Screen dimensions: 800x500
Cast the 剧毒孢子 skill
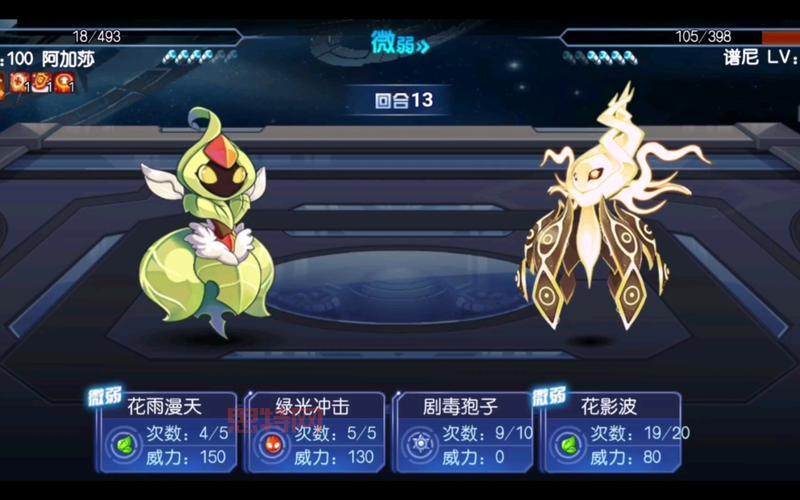point(463,432)
